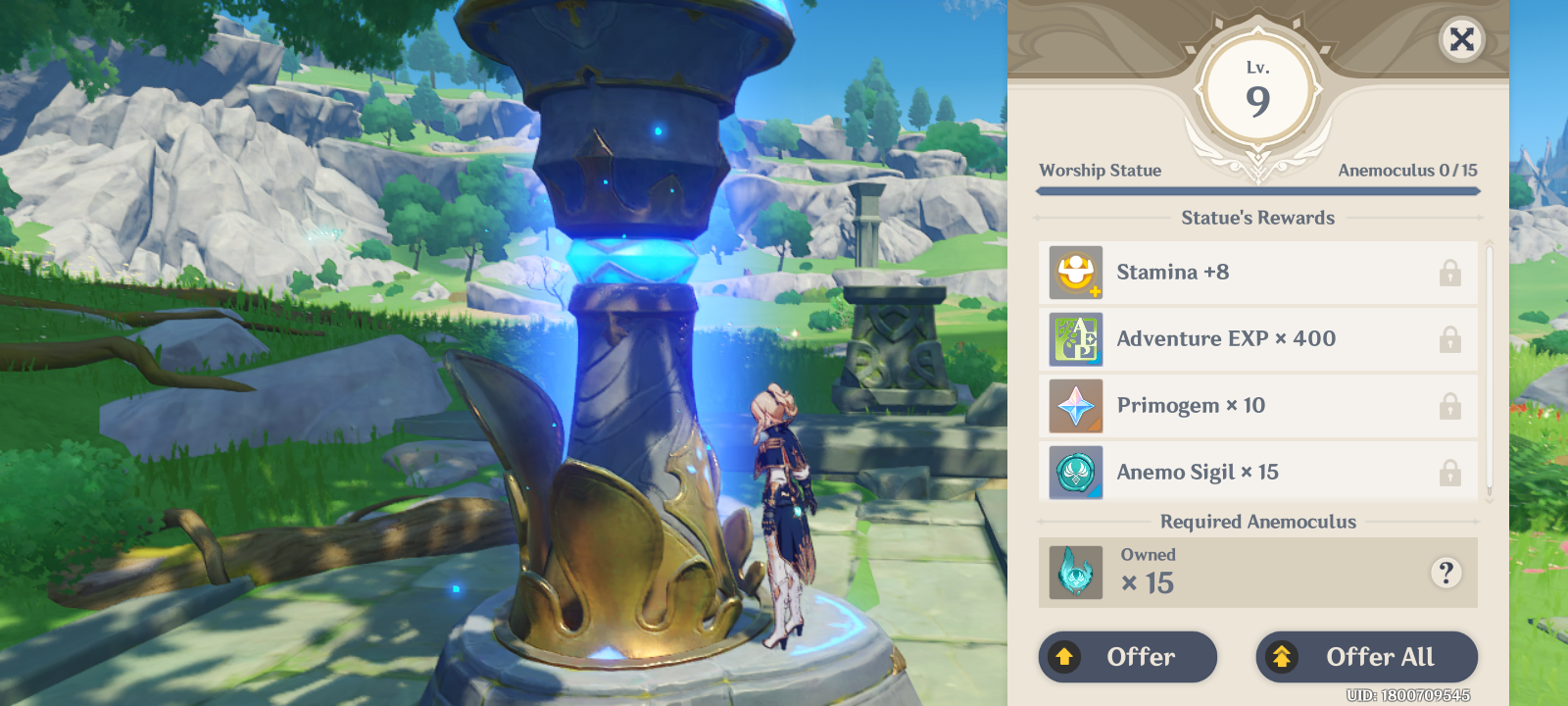Select the Anemo Sigil icon

click(x=1076, y=472)
